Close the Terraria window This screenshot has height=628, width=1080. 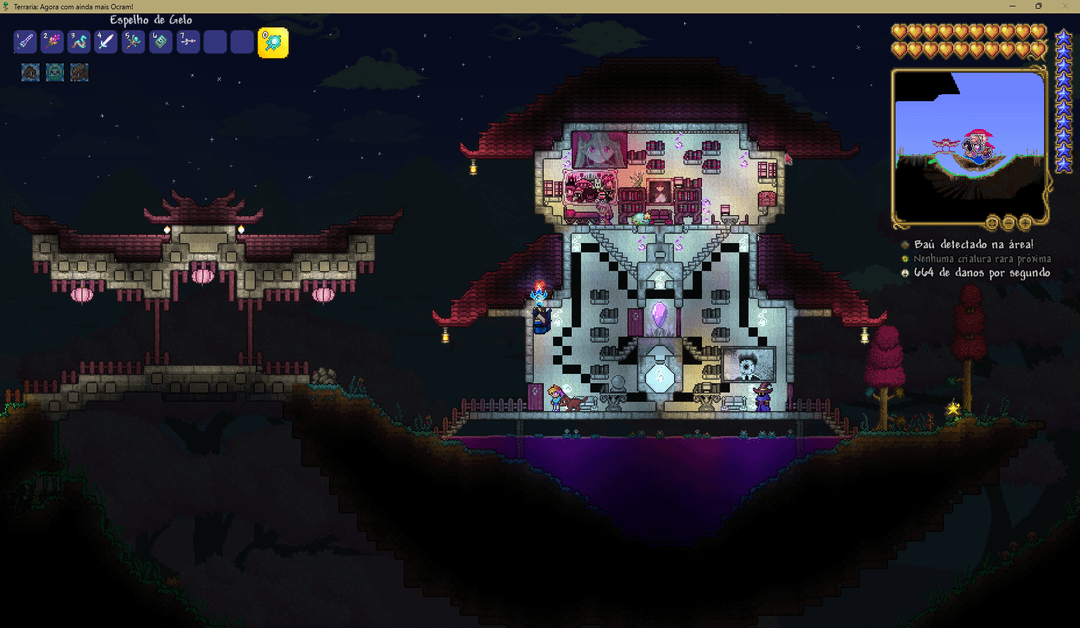(x=1066, y=6)
